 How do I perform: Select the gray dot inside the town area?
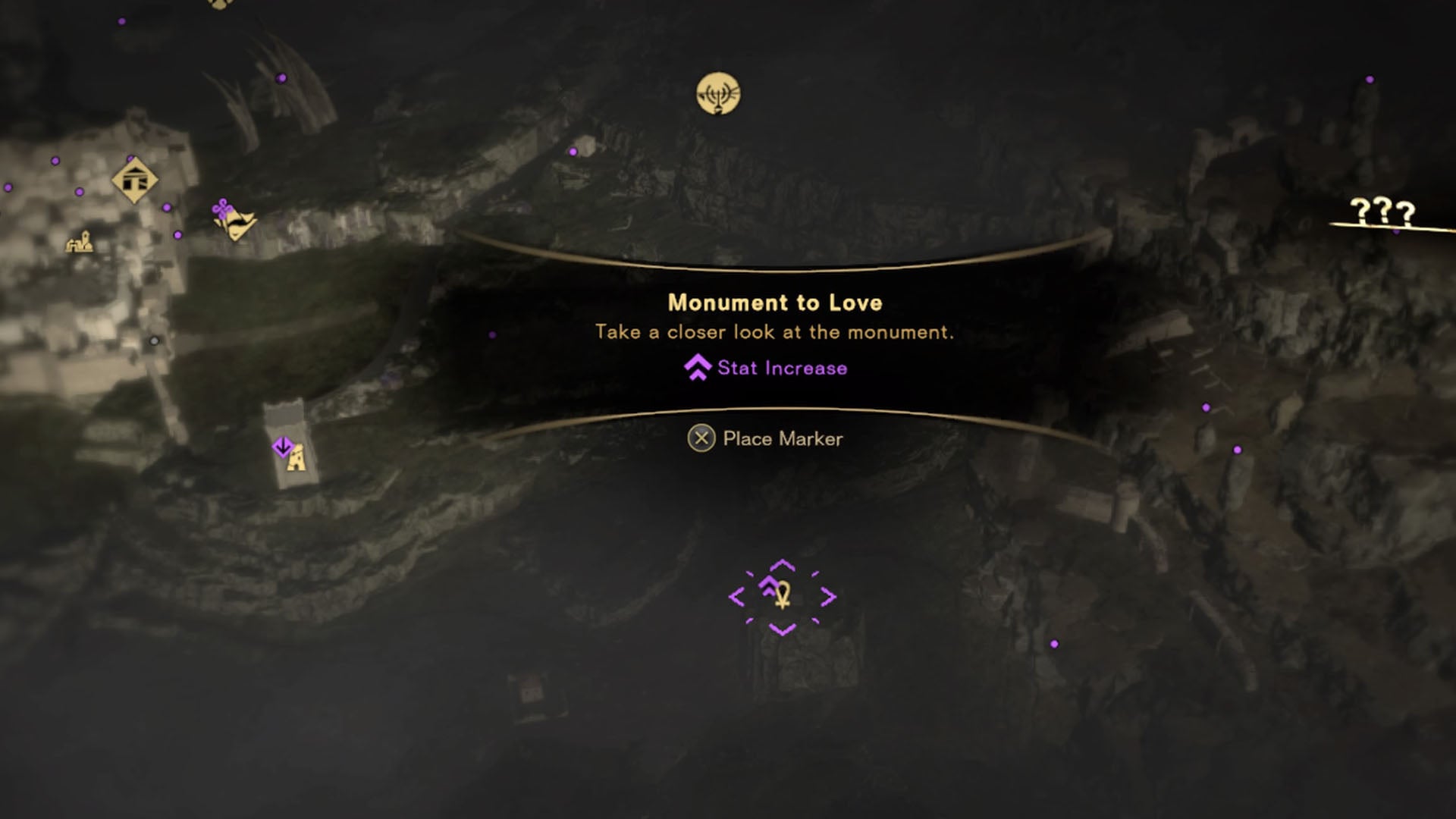tap(154, 340)
